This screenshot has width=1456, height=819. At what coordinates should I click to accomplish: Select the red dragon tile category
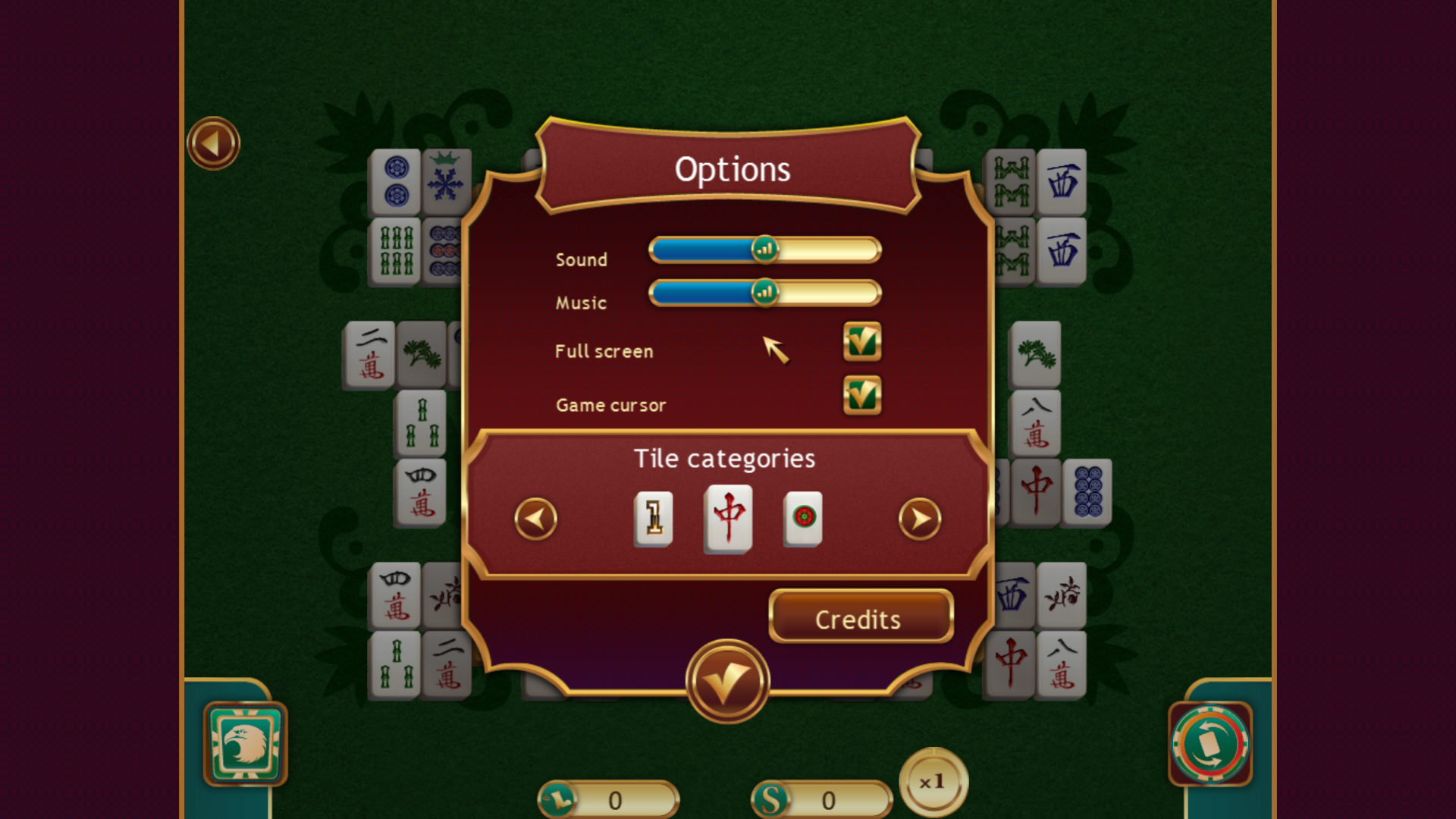pos(727,519)
